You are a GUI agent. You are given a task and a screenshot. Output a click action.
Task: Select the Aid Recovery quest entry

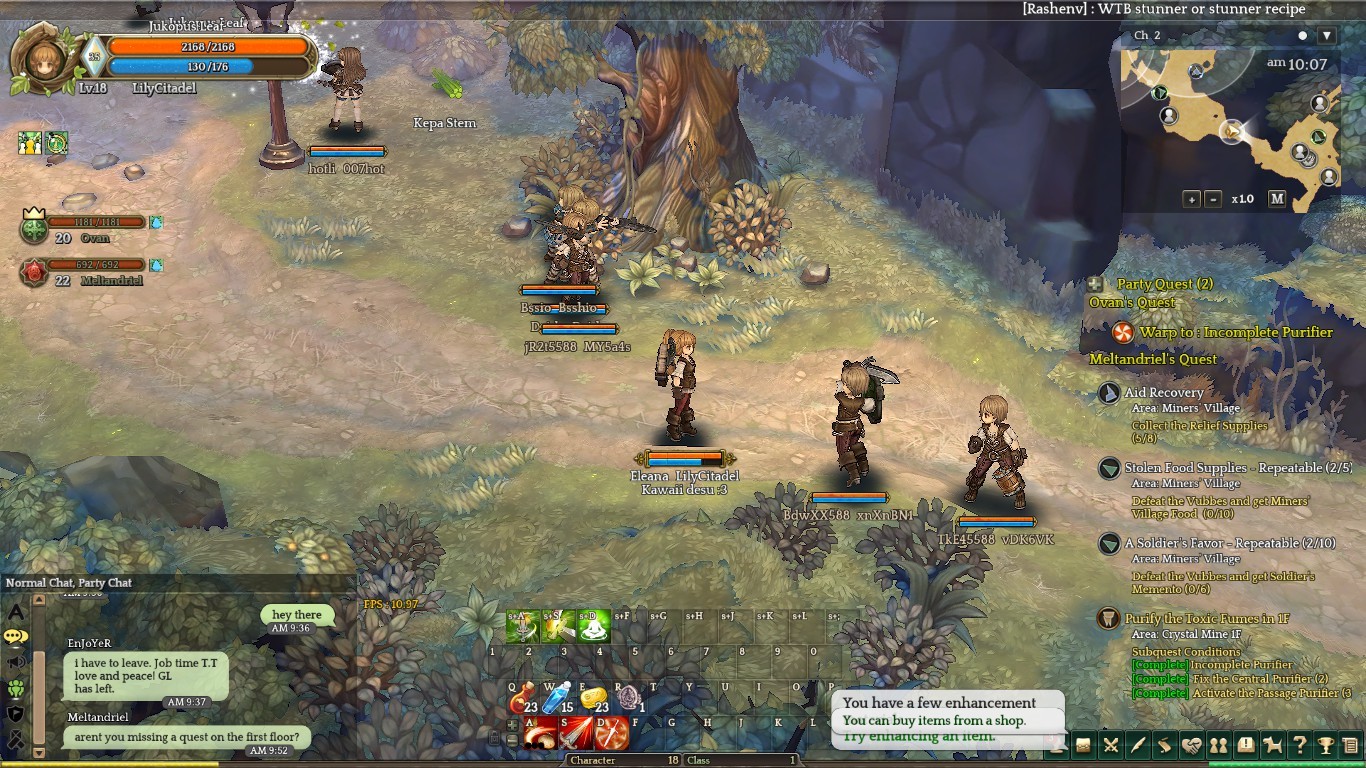pyautogui.click(x=1163, y=393)
